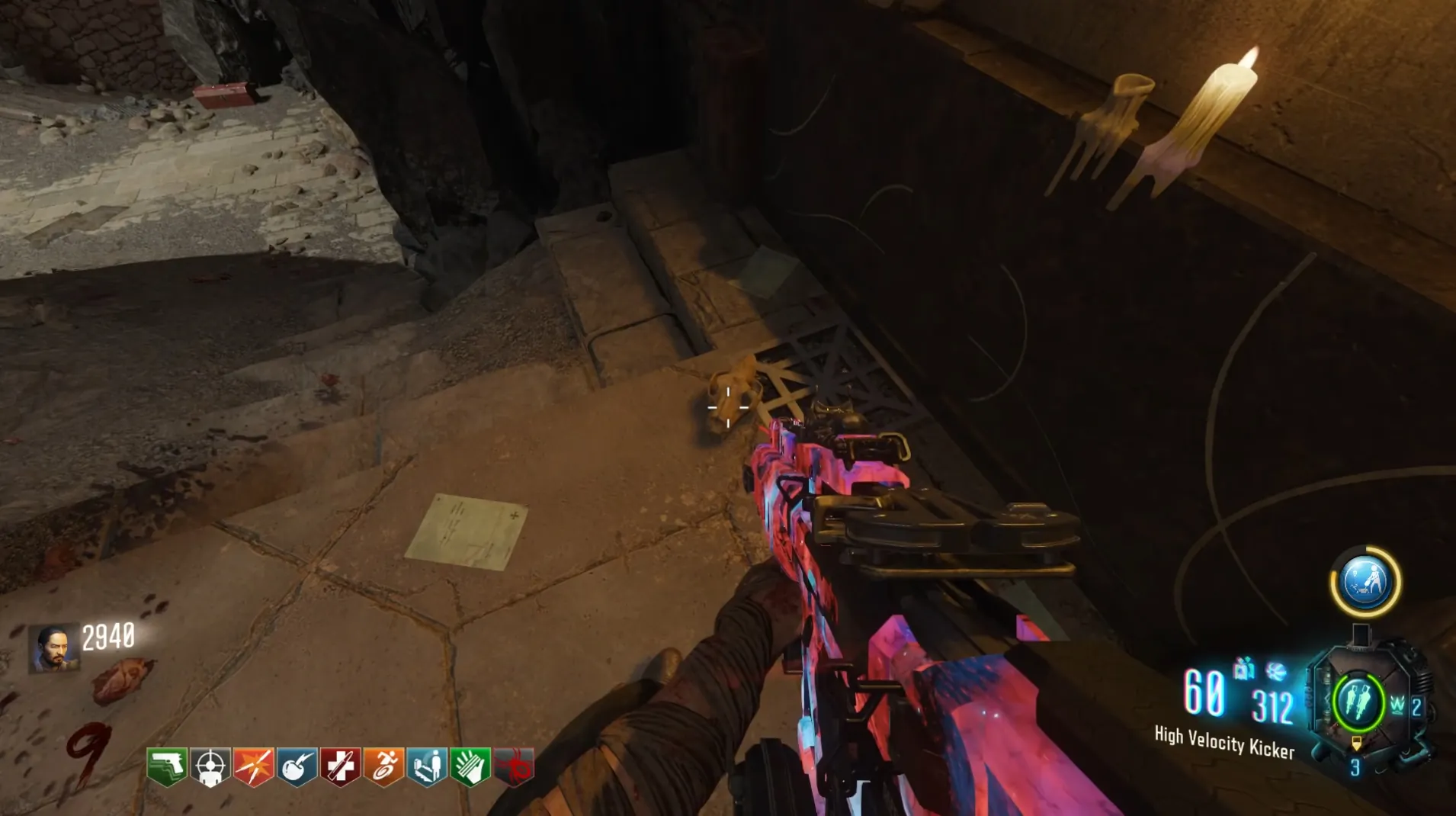Click the Deadshot crosshair perk icon

tap(210, 766)
